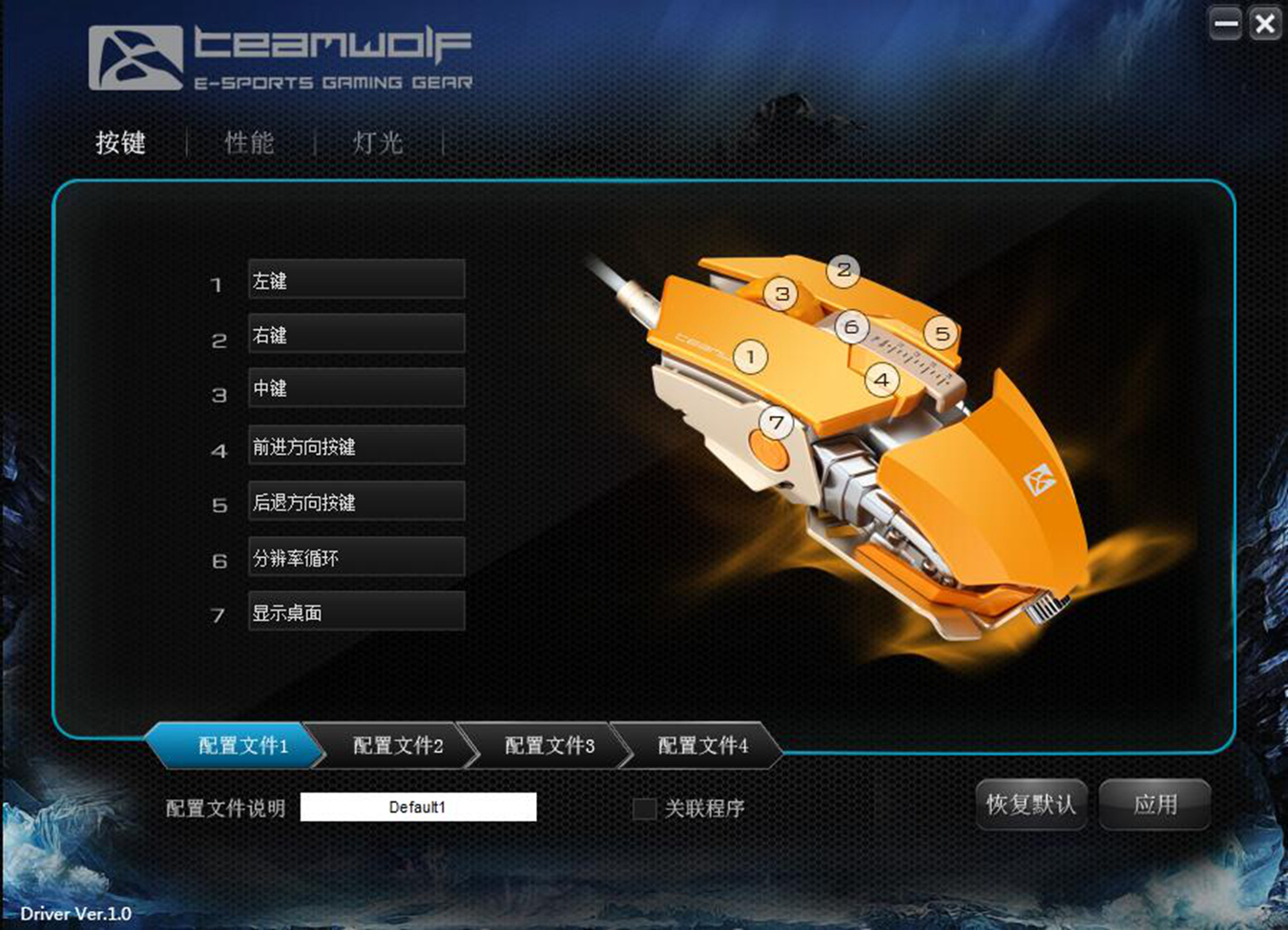Click marker 4 on the mouse image

pos(881,380)
